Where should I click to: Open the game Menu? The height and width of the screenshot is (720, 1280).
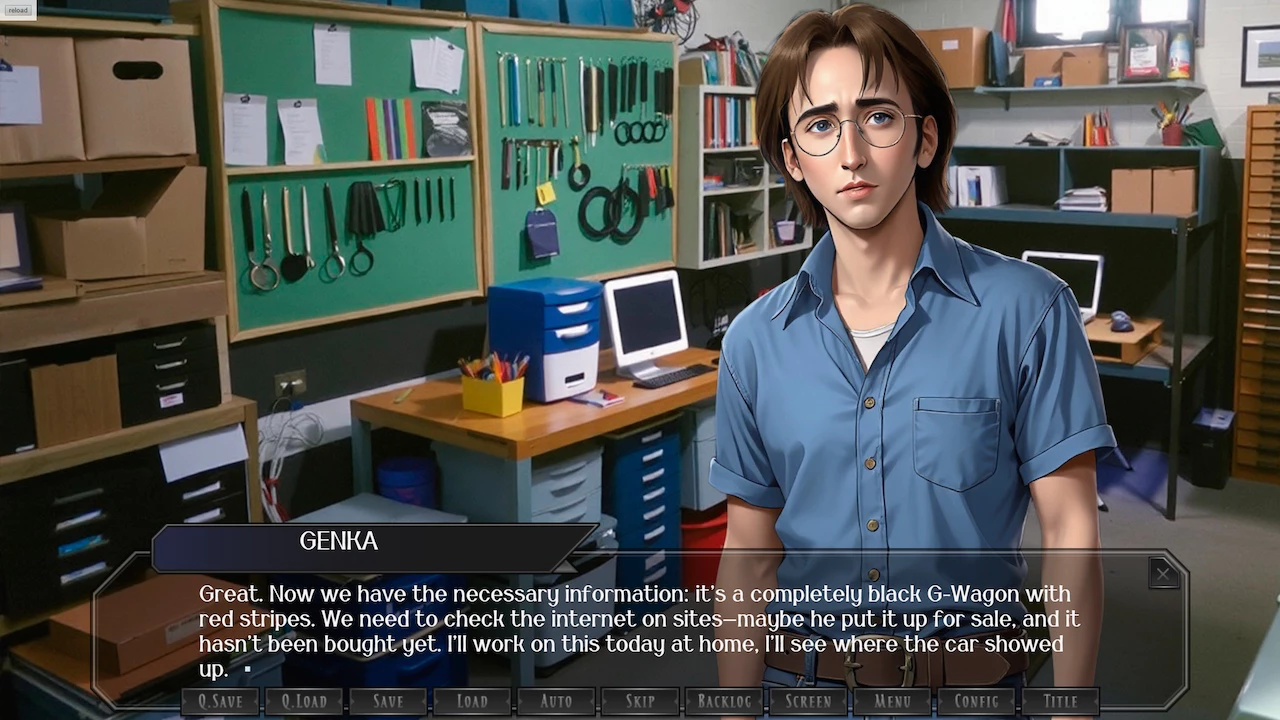click(x=892, y=701)
